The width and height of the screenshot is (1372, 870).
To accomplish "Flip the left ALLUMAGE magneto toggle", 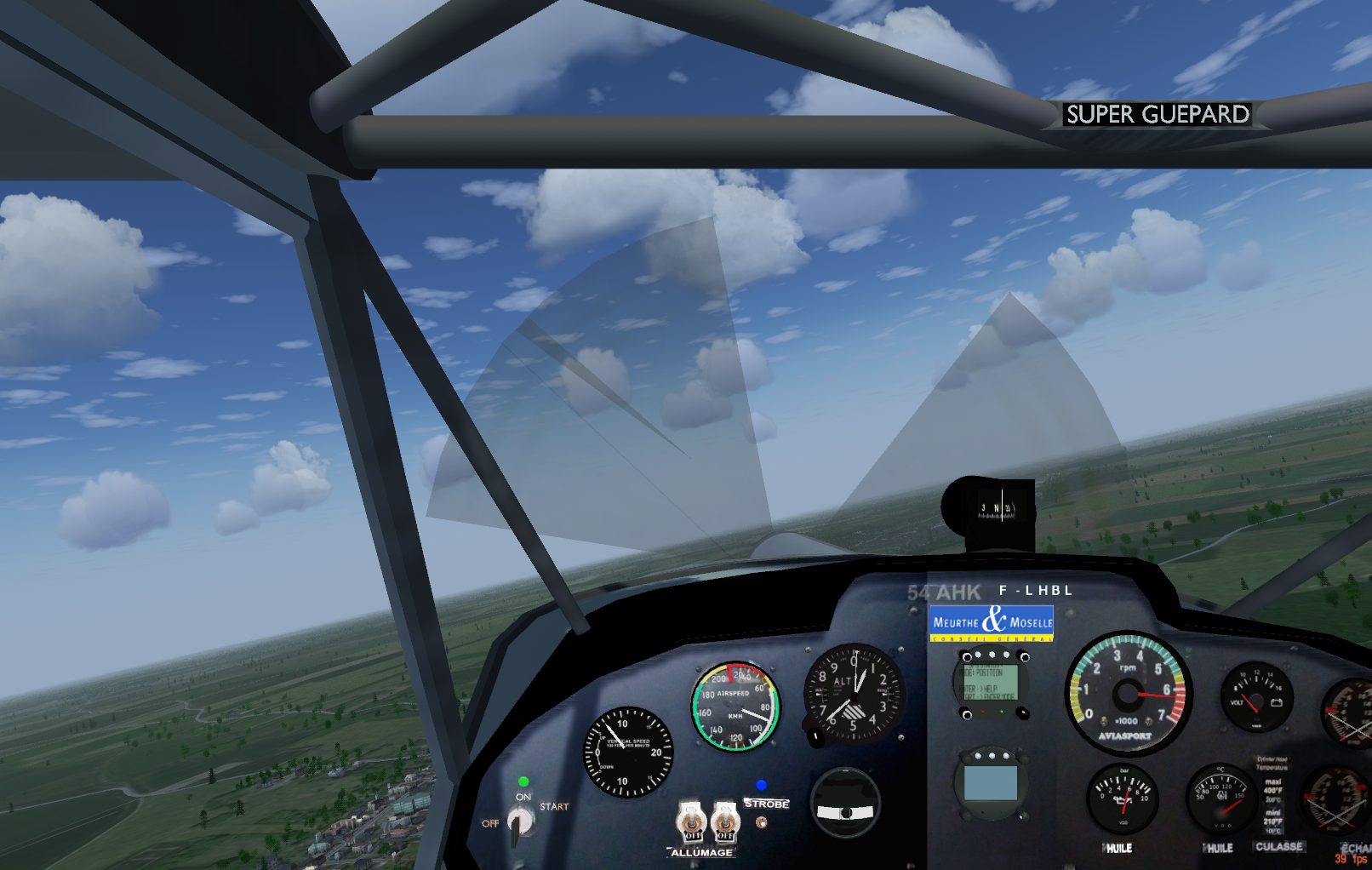I will click(x=691, y=821).
